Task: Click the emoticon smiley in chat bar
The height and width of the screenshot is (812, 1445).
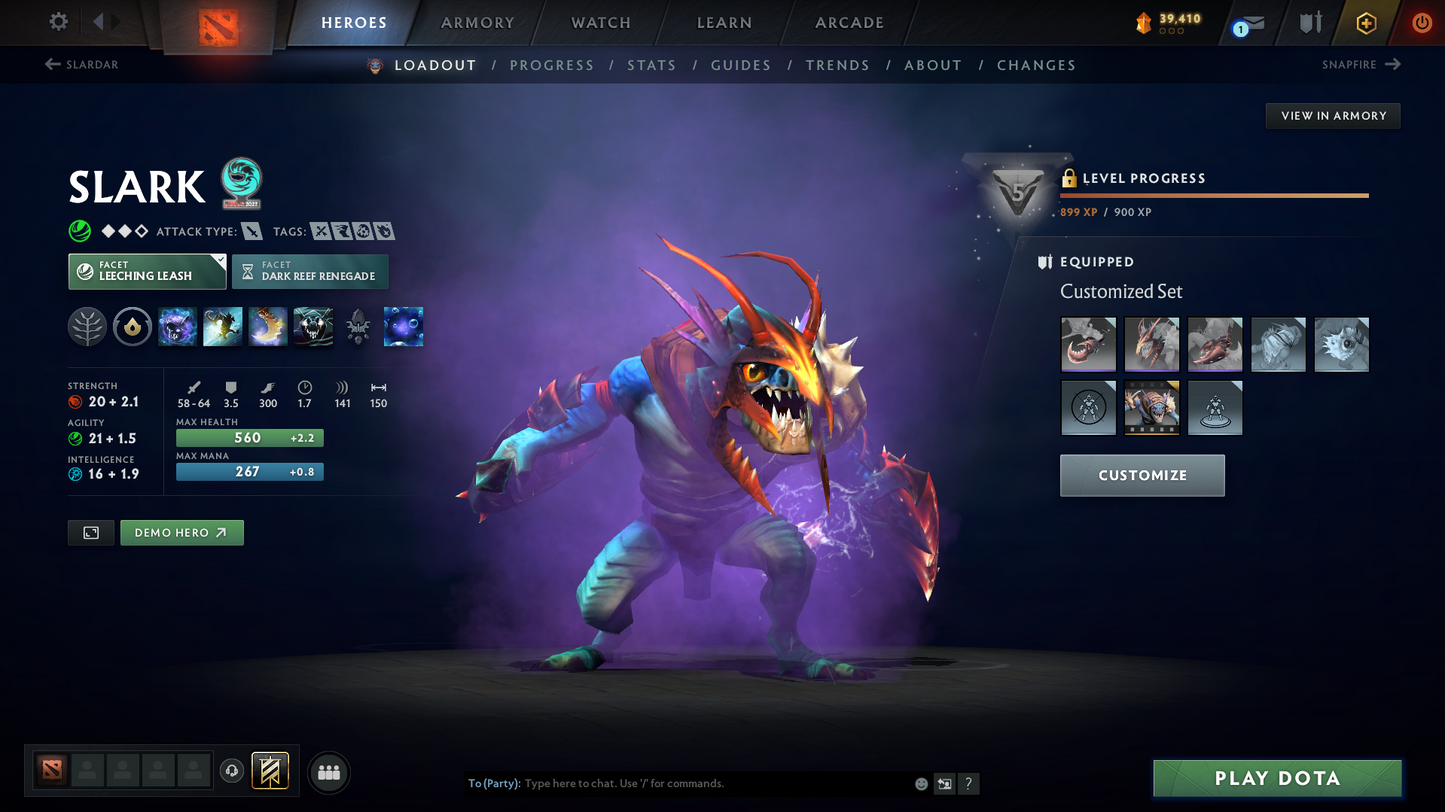Action: (920, 784)
